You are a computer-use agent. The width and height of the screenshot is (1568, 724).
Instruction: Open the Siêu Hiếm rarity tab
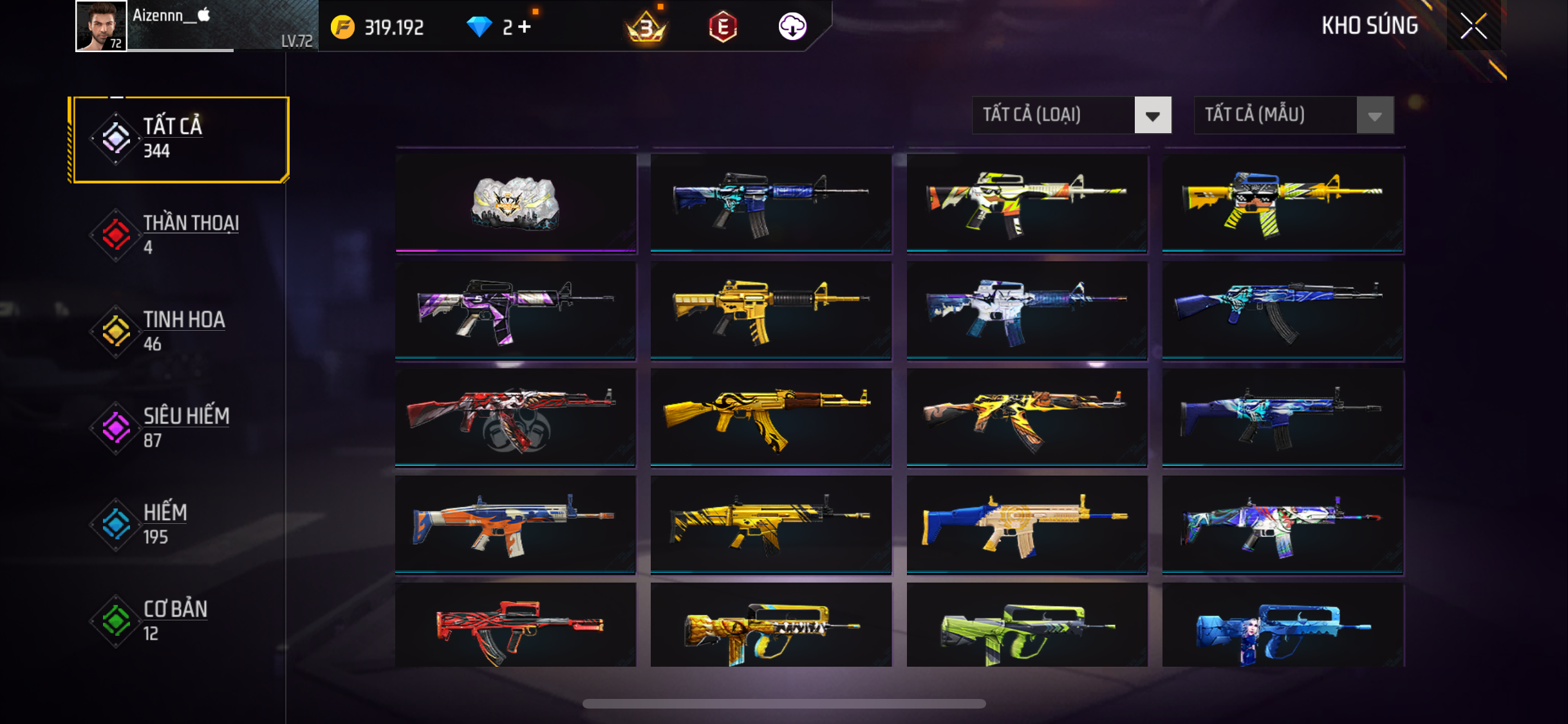click(181, 428)
